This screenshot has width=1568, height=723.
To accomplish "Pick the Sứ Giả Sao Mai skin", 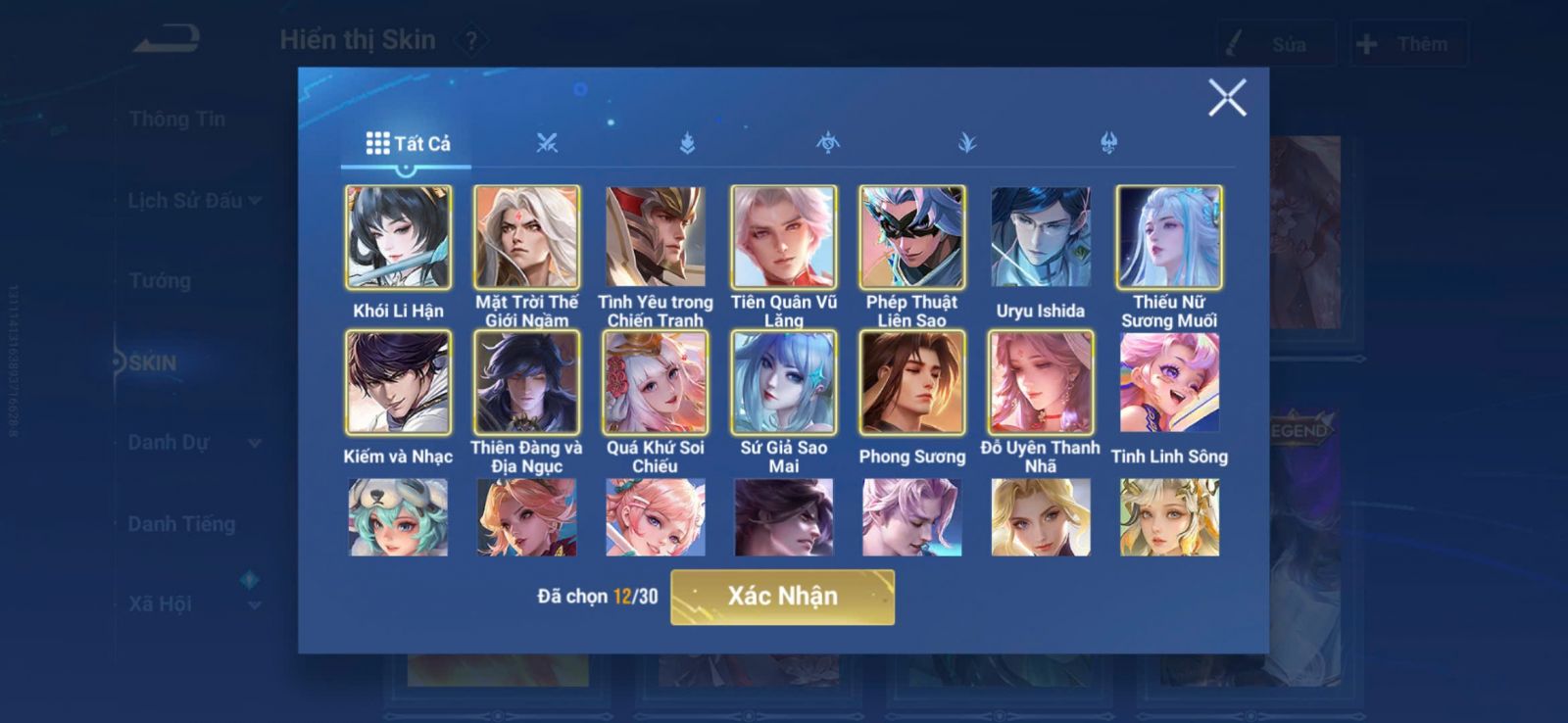I will (x=783, y=382).
